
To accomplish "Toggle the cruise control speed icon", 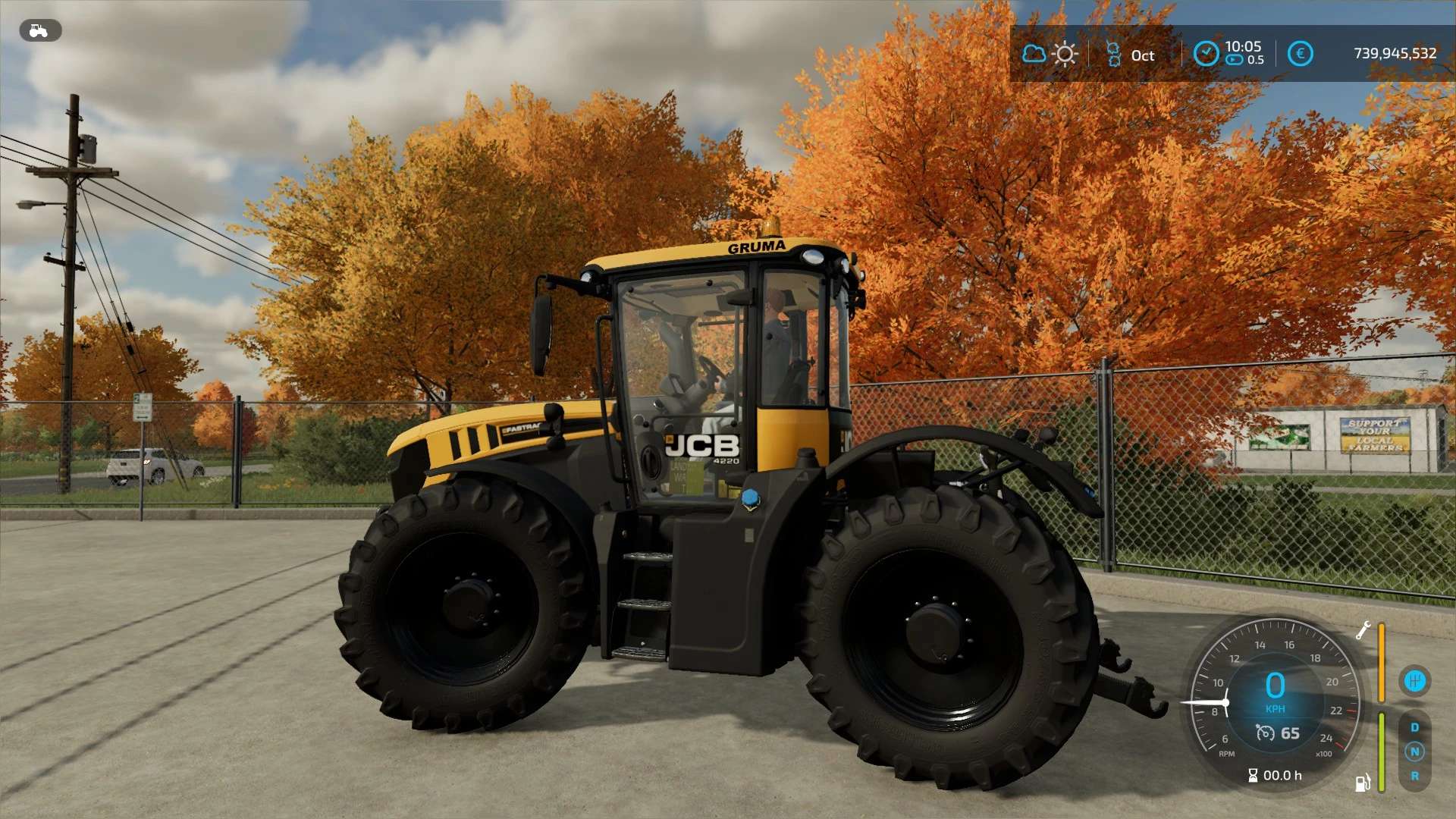I will (x=1265, y=733).
